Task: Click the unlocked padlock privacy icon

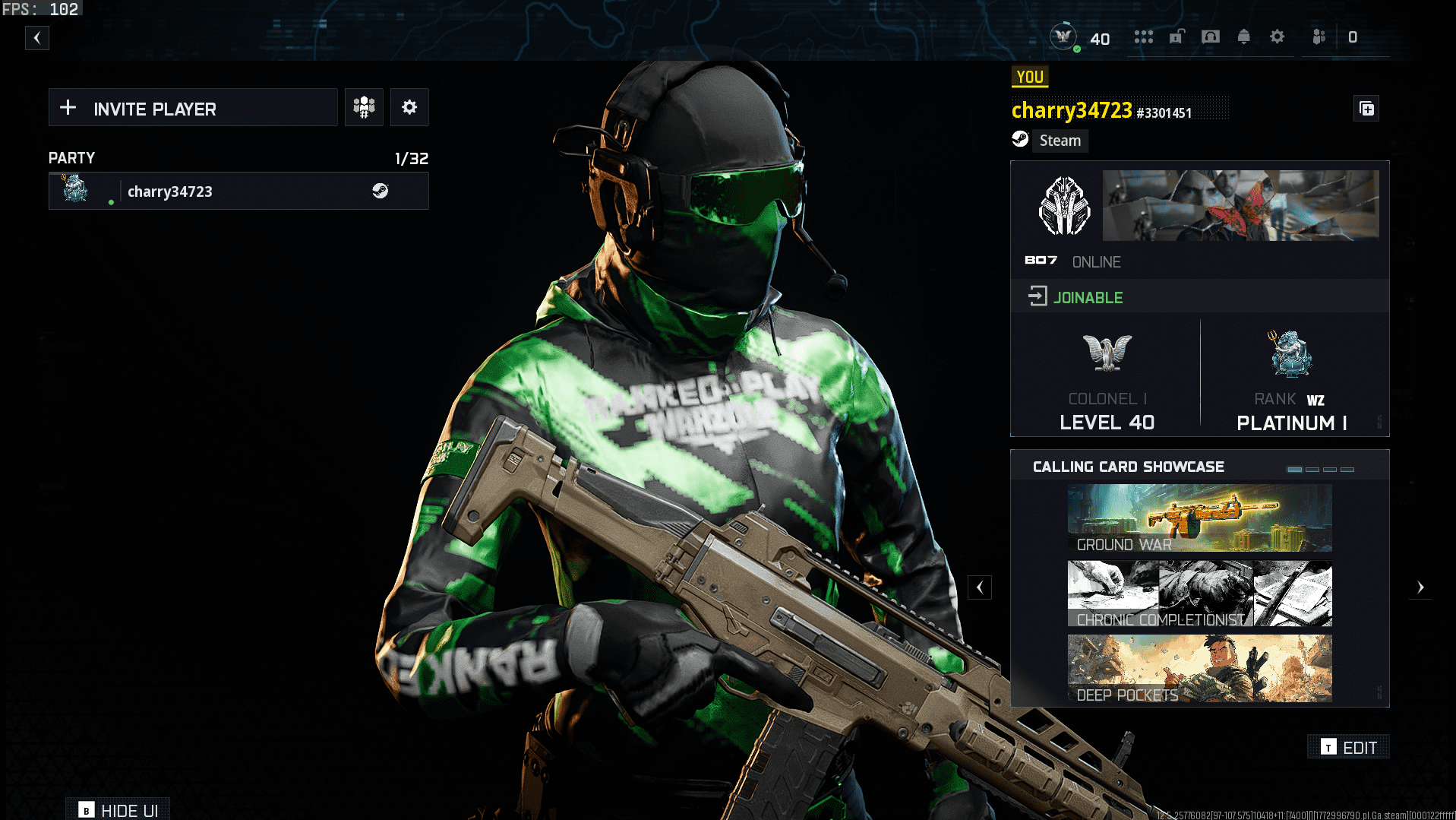Action: click(x=1177, y=37)
